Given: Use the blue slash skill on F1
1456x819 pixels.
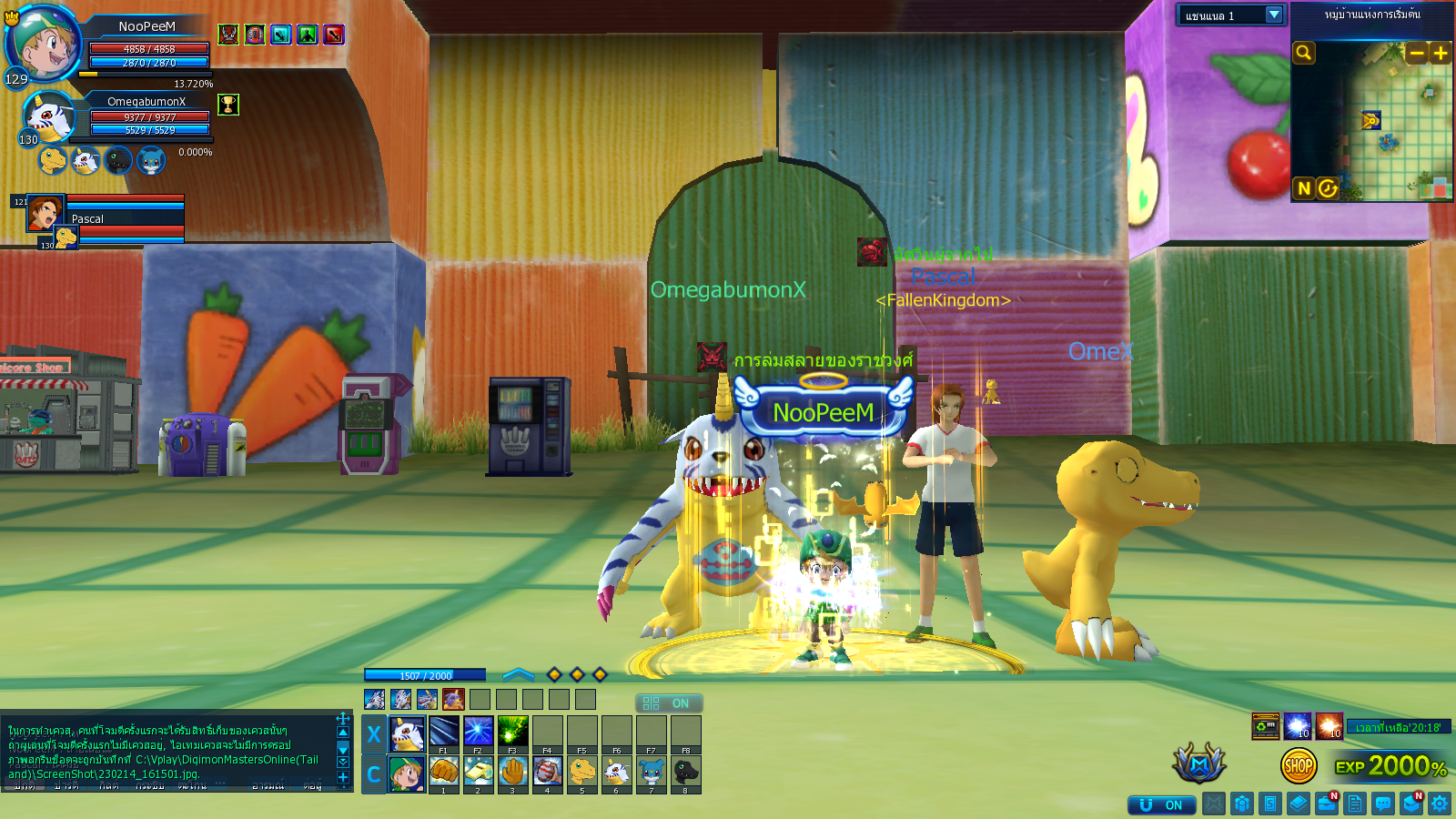Looking at the screenshot, I should coord(443,732).
